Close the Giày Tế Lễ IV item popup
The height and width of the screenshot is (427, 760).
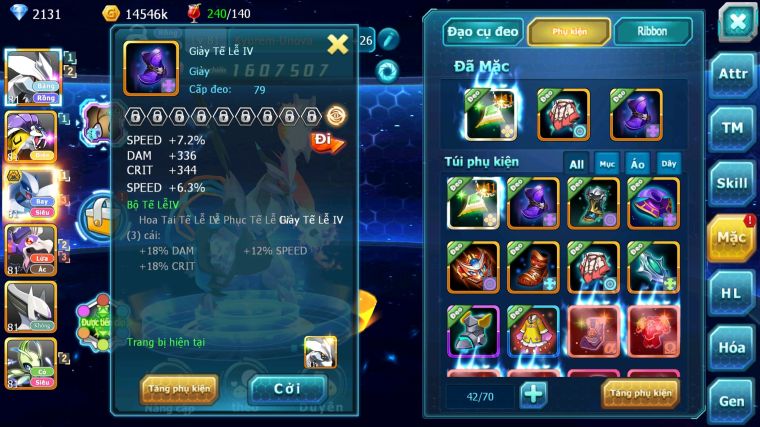(x=338, y=43)
